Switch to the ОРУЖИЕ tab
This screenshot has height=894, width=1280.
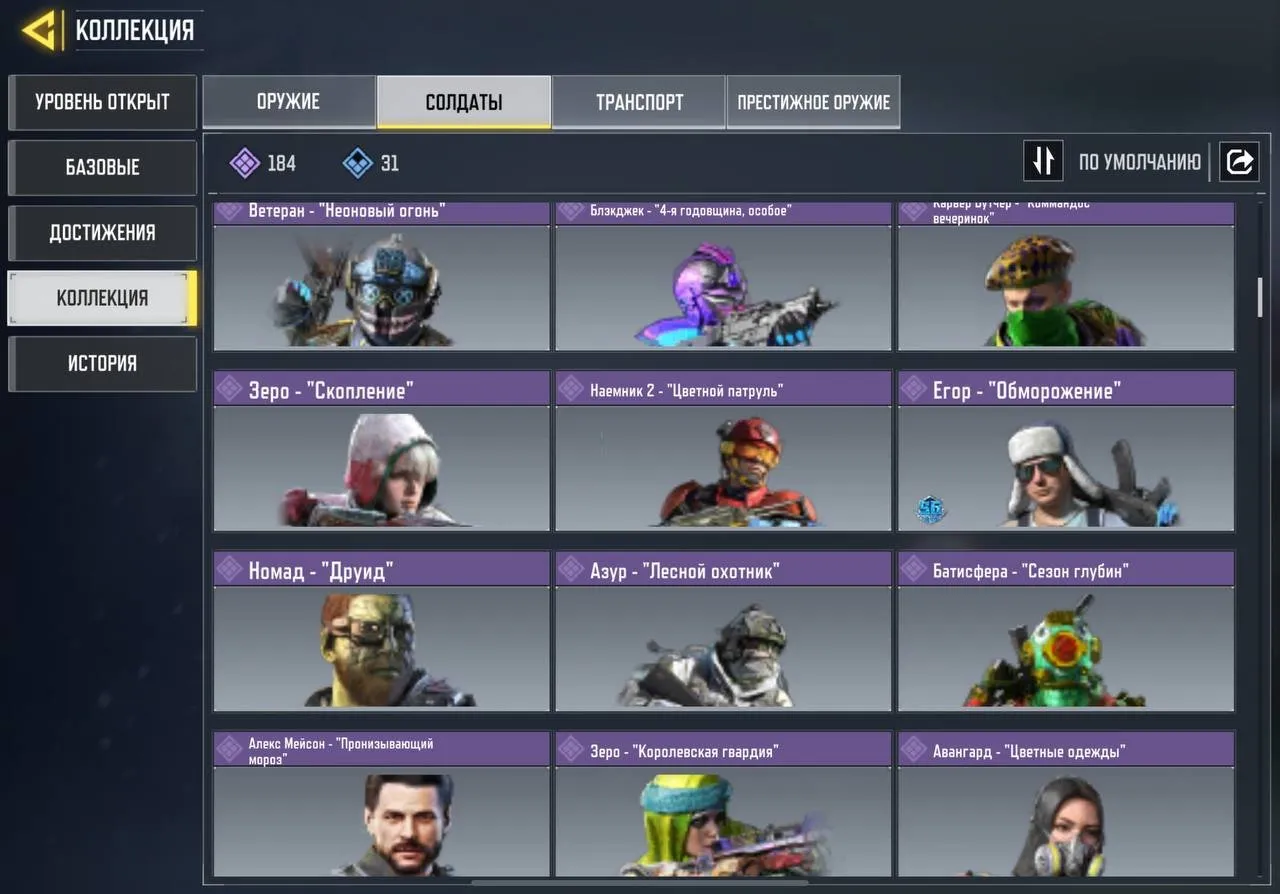coord(289,101)
